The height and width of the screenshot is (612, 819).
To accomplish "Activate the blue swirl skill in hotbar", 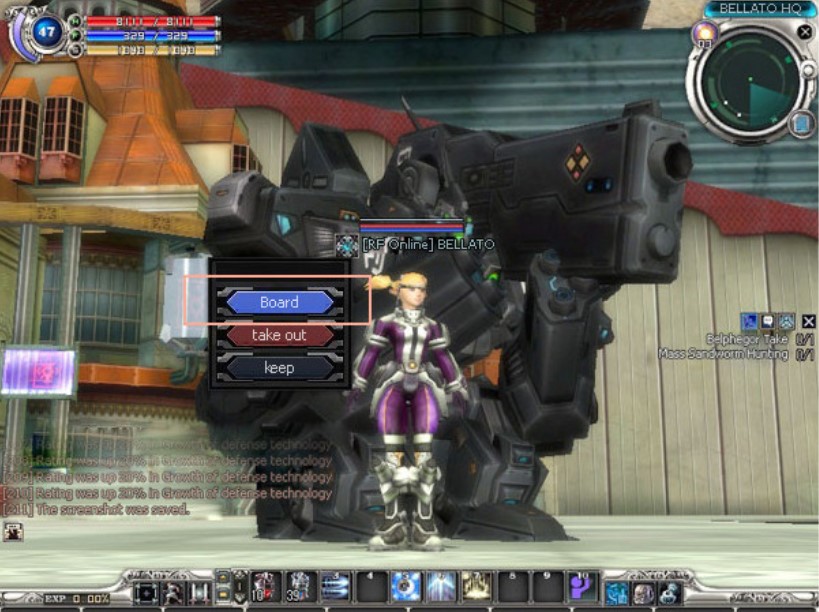I will [405, 585].
